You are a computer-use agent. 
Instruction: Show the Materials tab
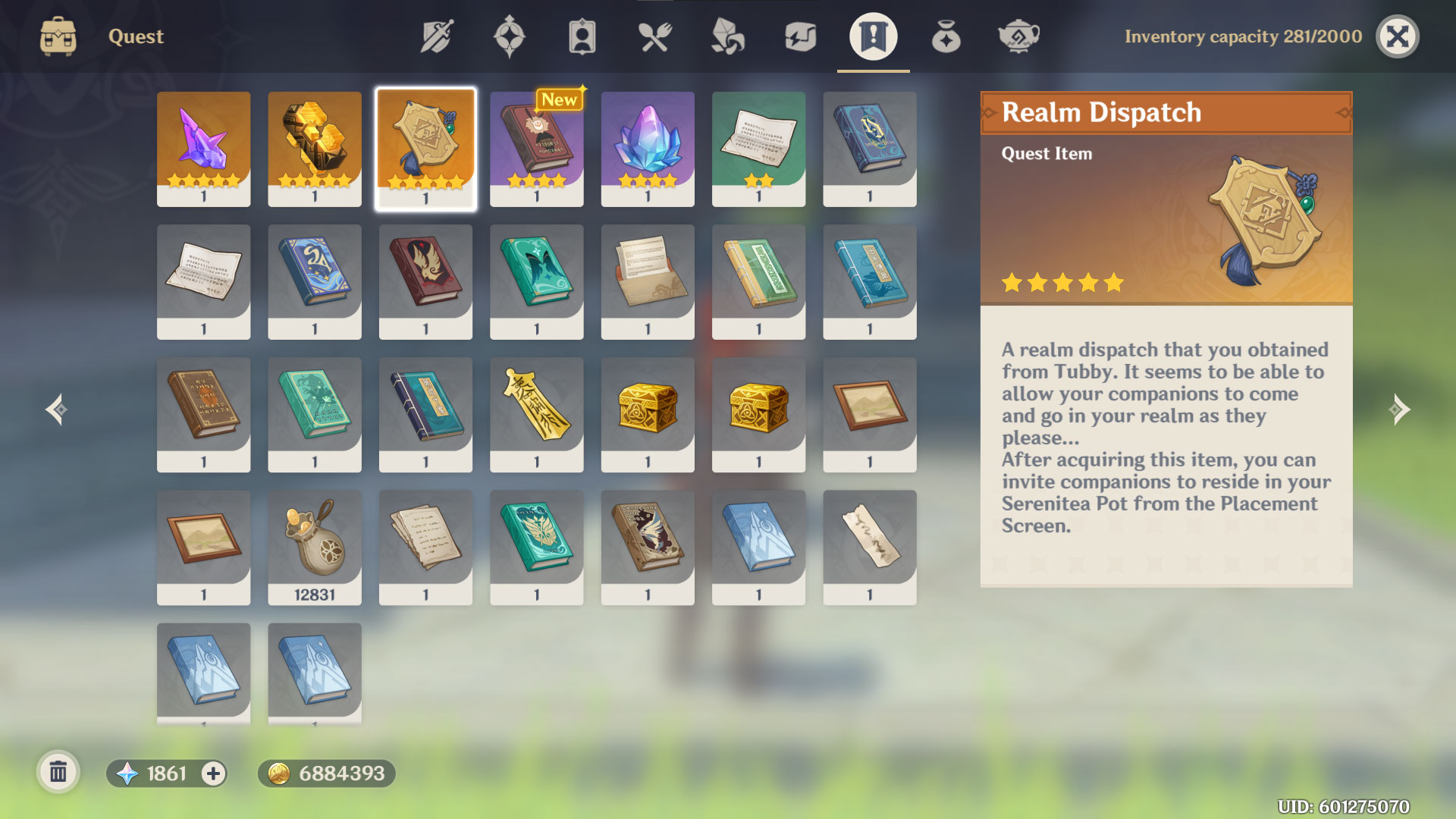727,36
